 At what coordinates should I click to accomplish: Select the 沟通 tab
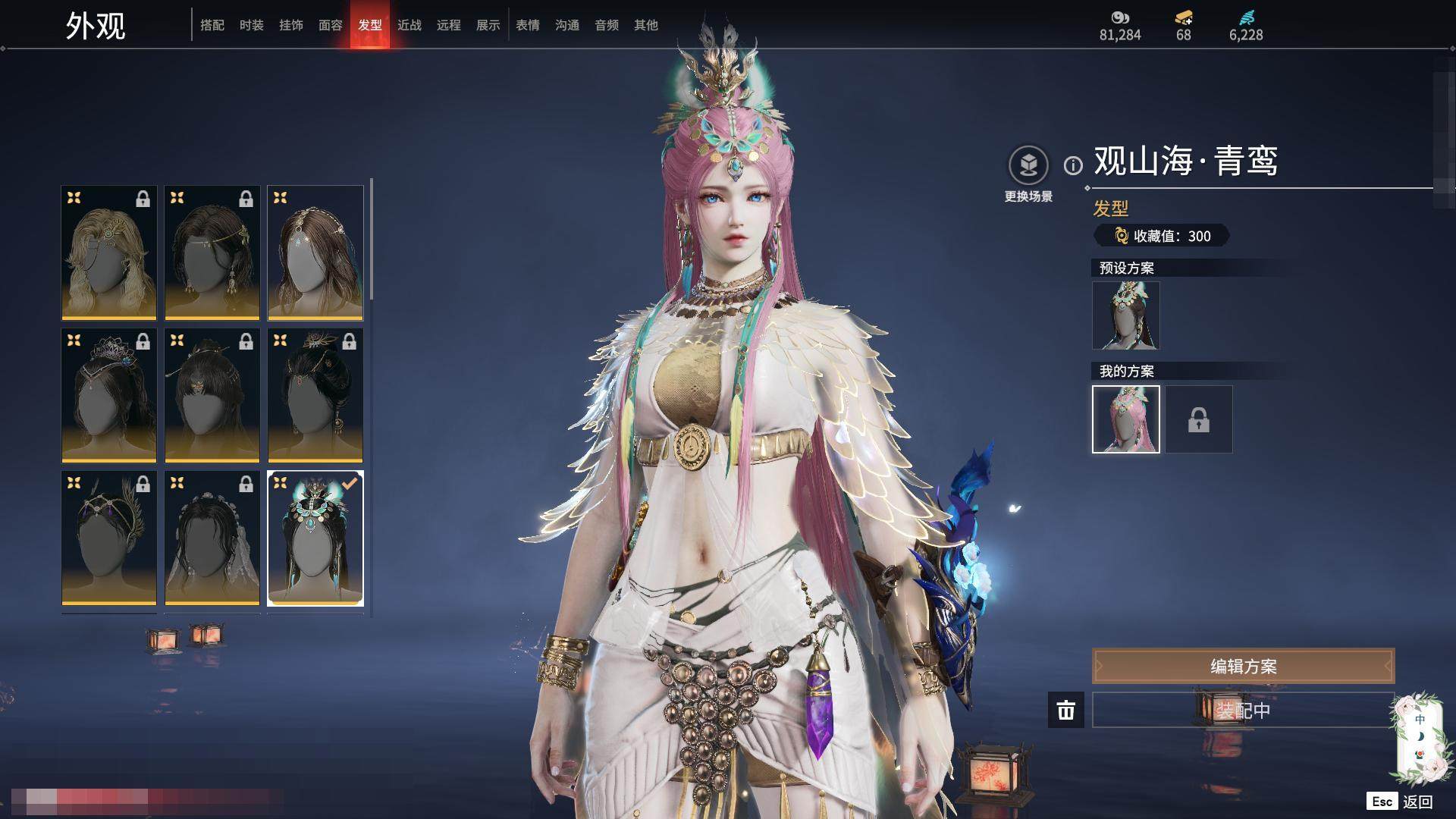[567, 25]
